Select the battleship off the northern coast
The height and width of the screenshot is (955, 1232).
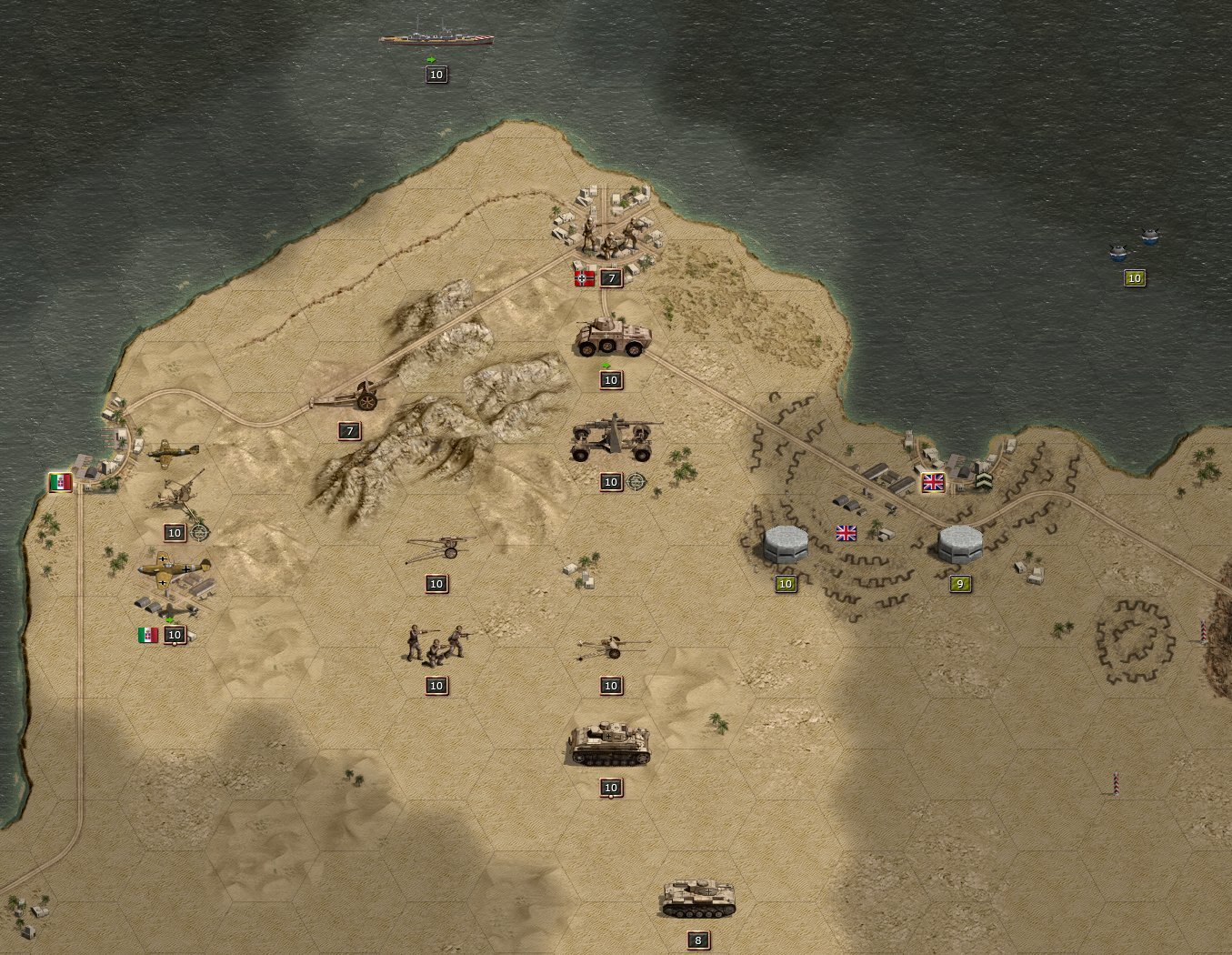(x=435, y=37)
